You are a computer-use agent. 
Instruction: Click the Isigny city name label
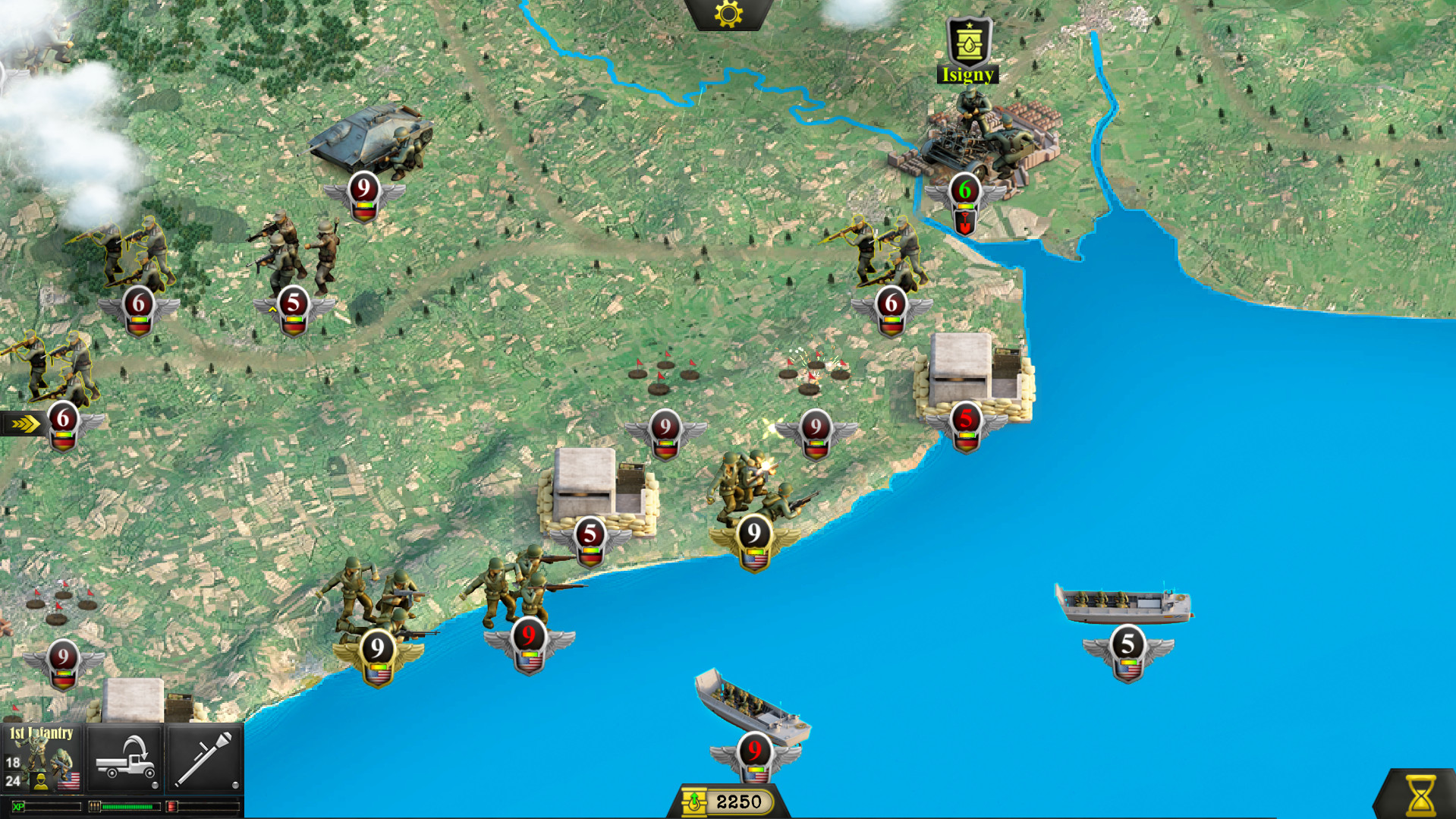[967, 74]
